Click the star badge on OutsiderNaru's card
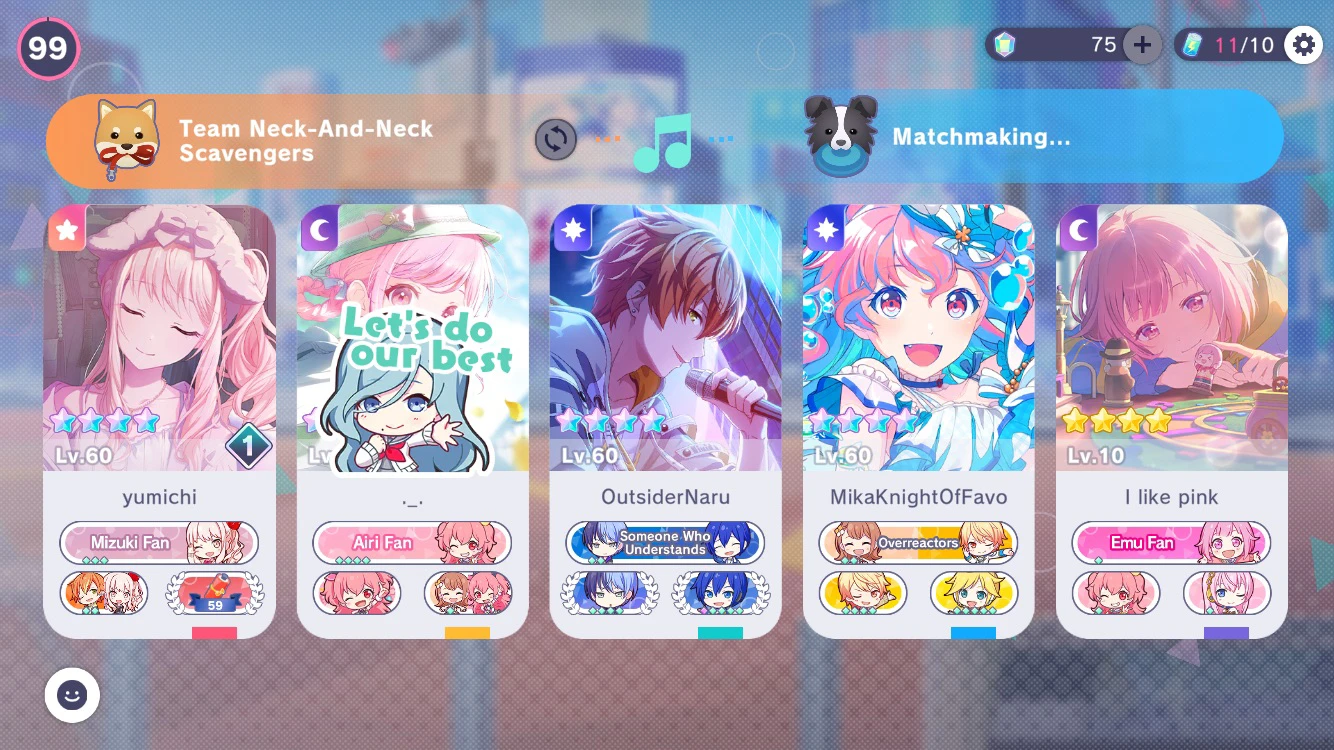The width and height of the screenshot is (1334, 750). click(x=573, y=230)
